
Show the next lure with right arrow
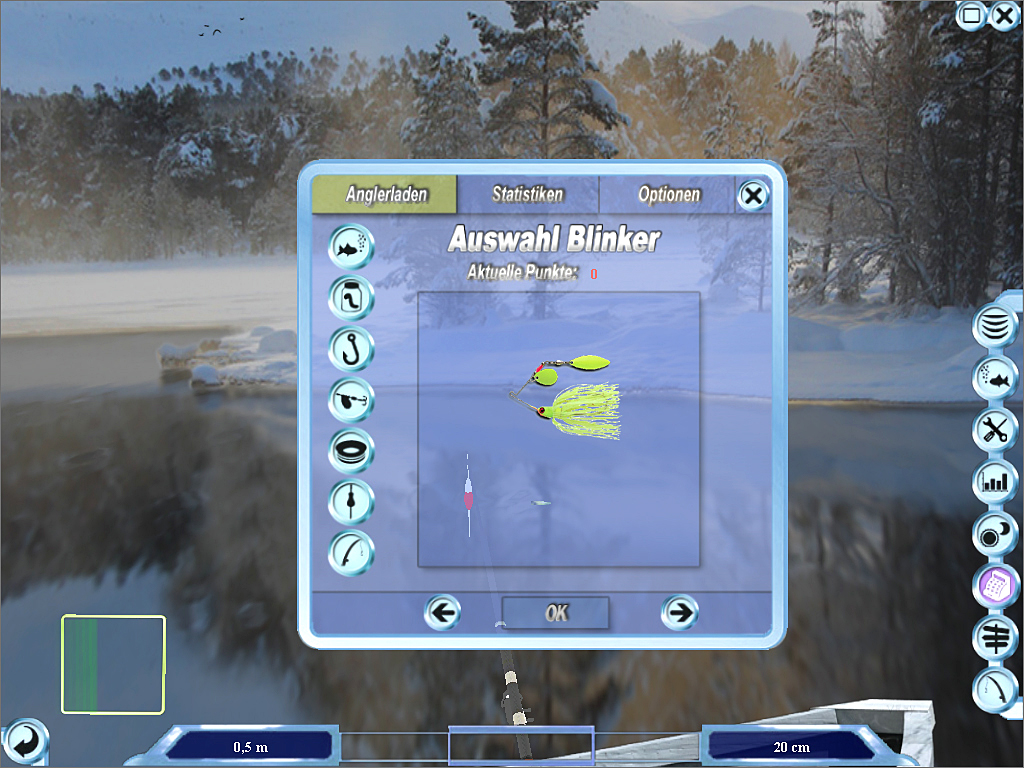tap(680, 612)
